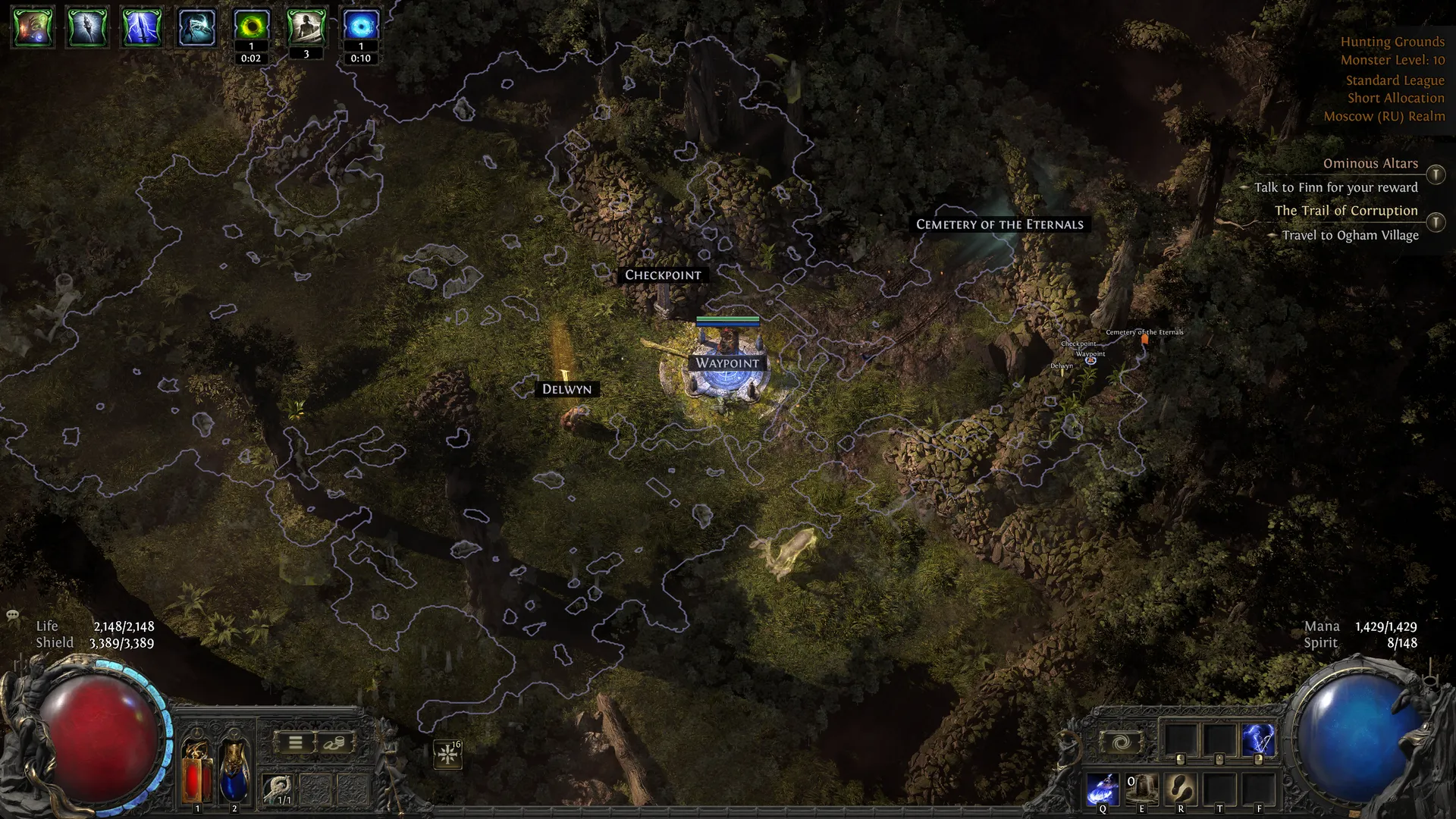Click the blue portal buff icon

tap(361, 27)
